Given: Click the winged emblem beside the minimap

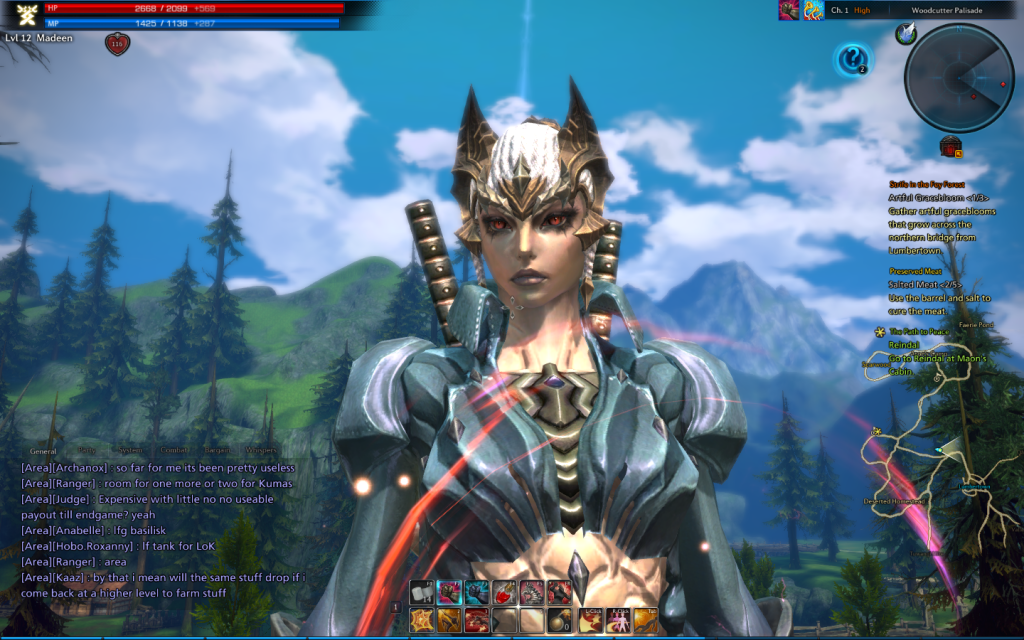Looking at the screenshot, I should pos(905,34).
